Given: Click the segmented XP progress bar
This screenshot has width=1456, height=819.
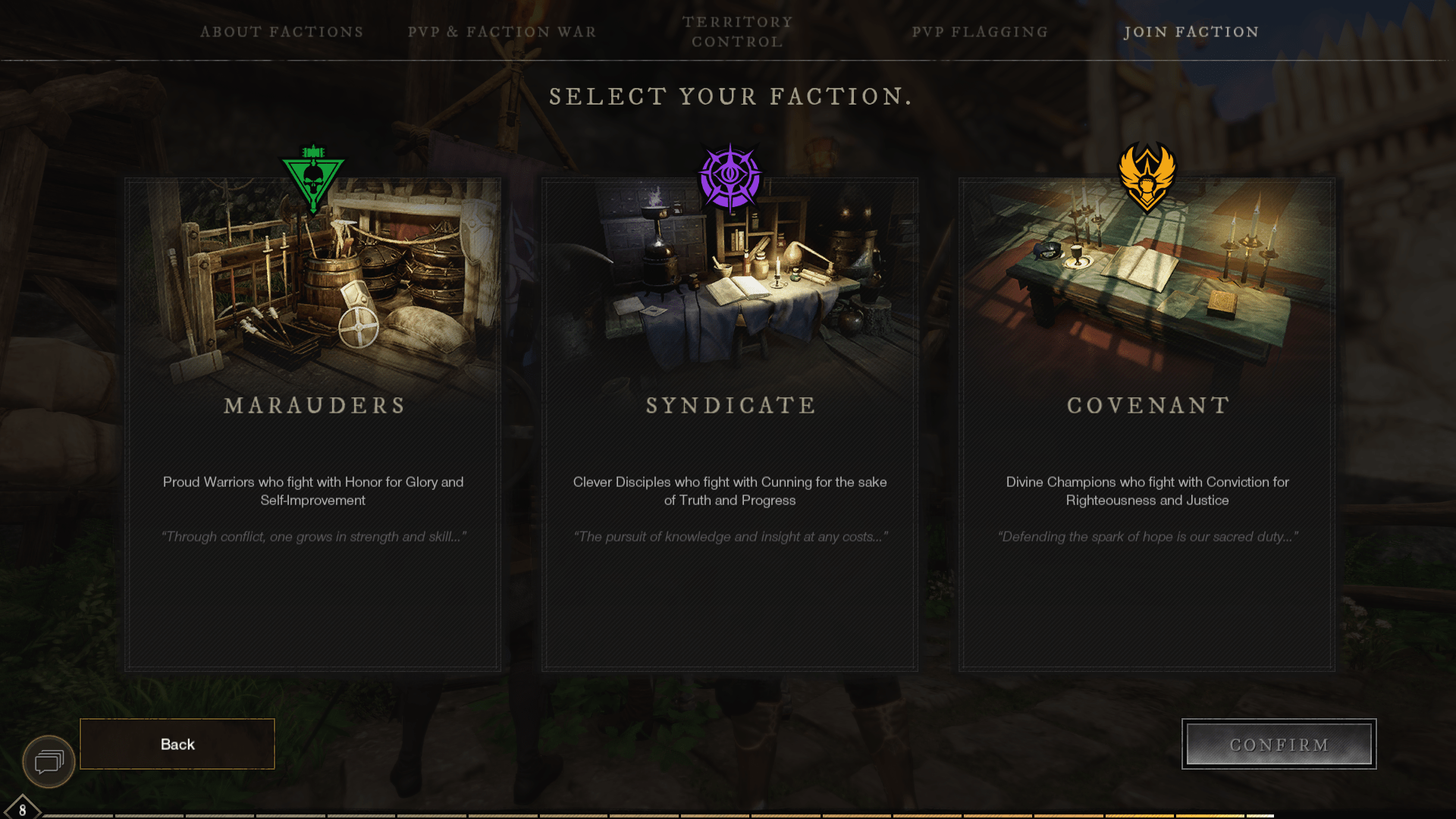Looking at the screenshot, I should tap(728, 813).
